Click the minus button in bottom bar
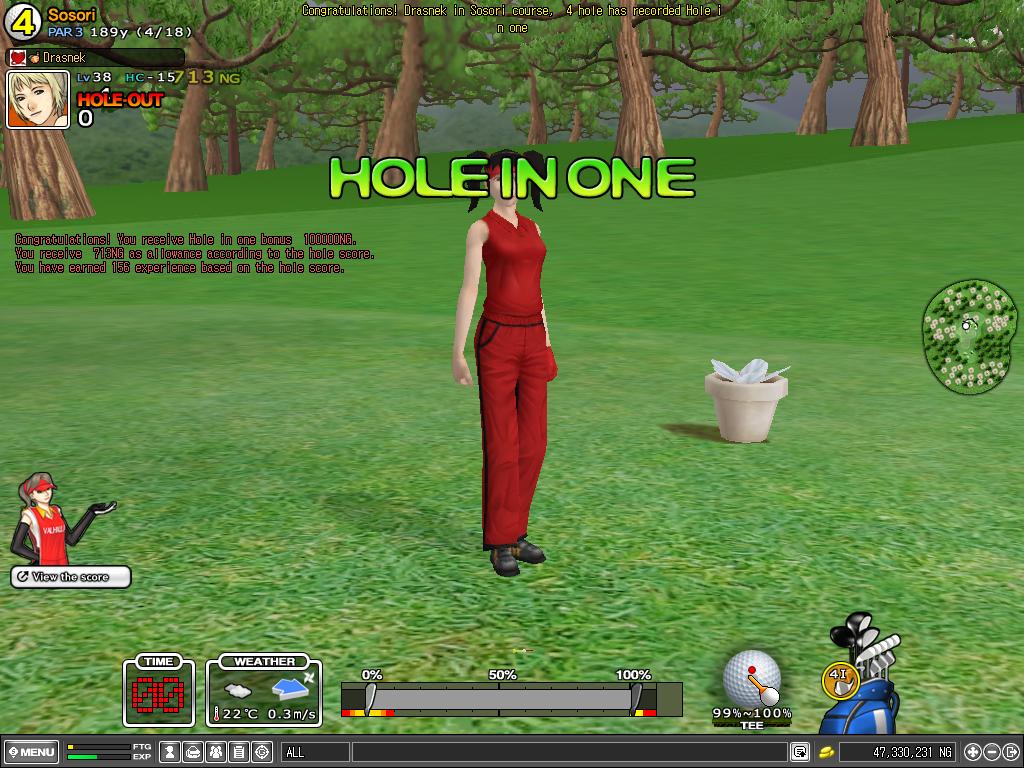The height and width of the screenshot is (768, 1024). (x=991, y=752)
